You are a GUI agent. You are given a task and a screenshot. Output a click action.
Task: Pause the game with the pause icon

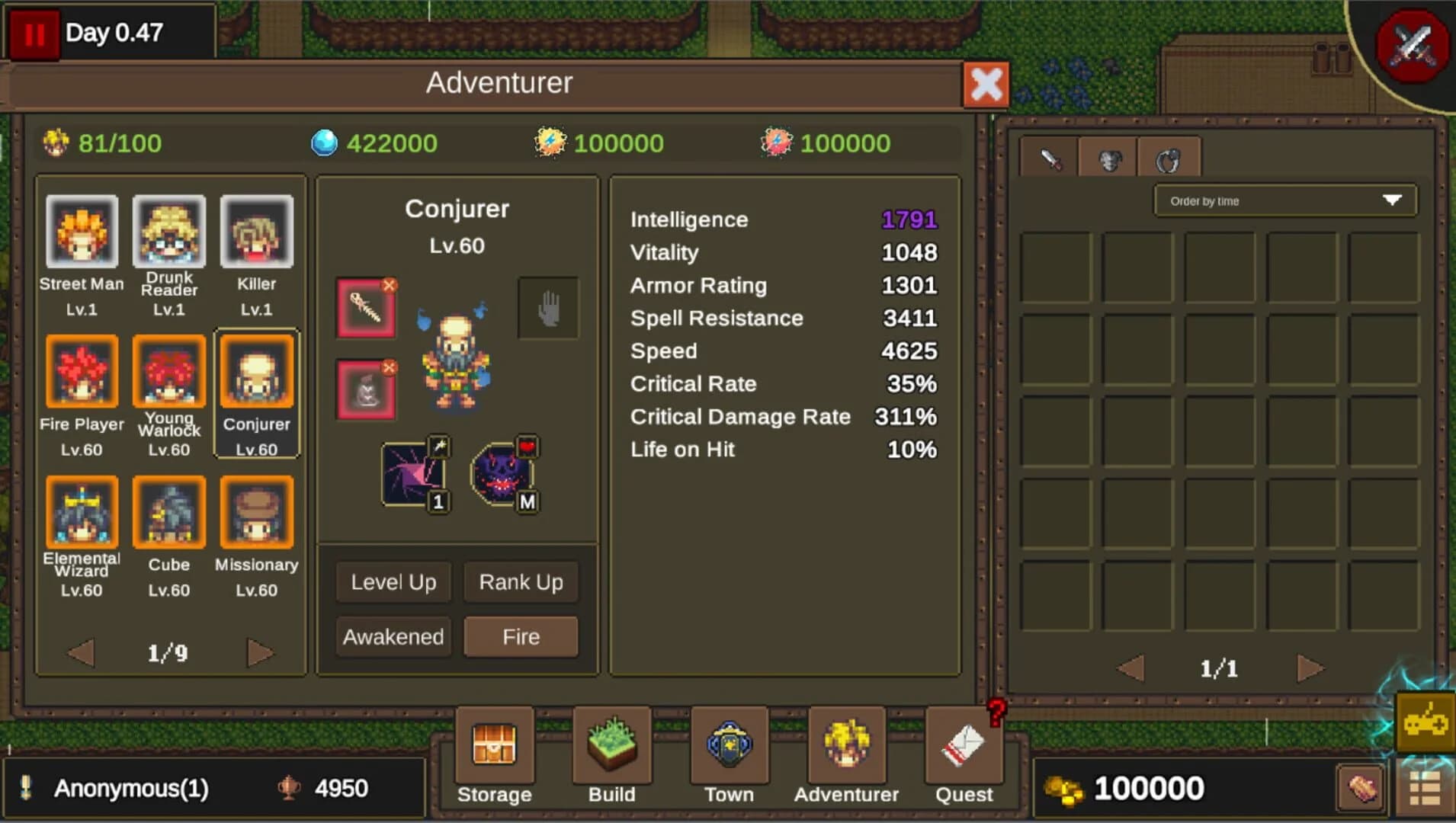(34, 33)
